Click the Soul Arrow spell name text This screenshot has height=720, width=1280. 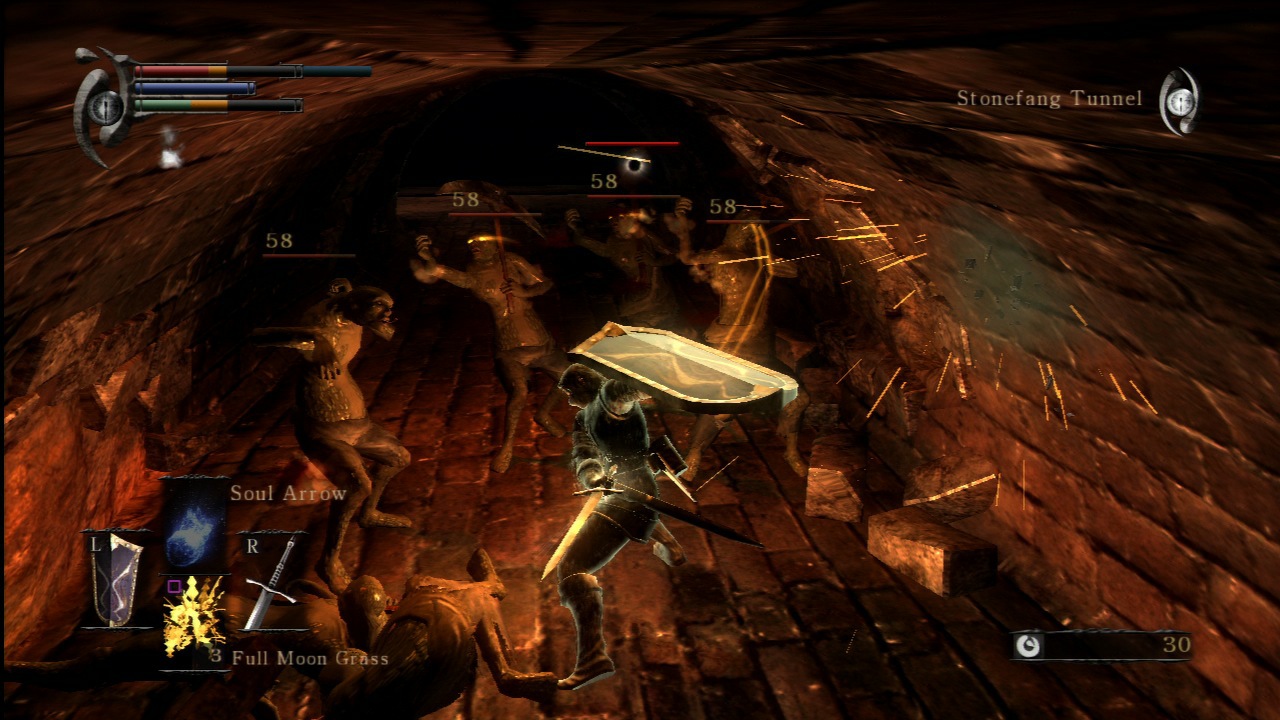pyautogui.click(x=288, y=493)
